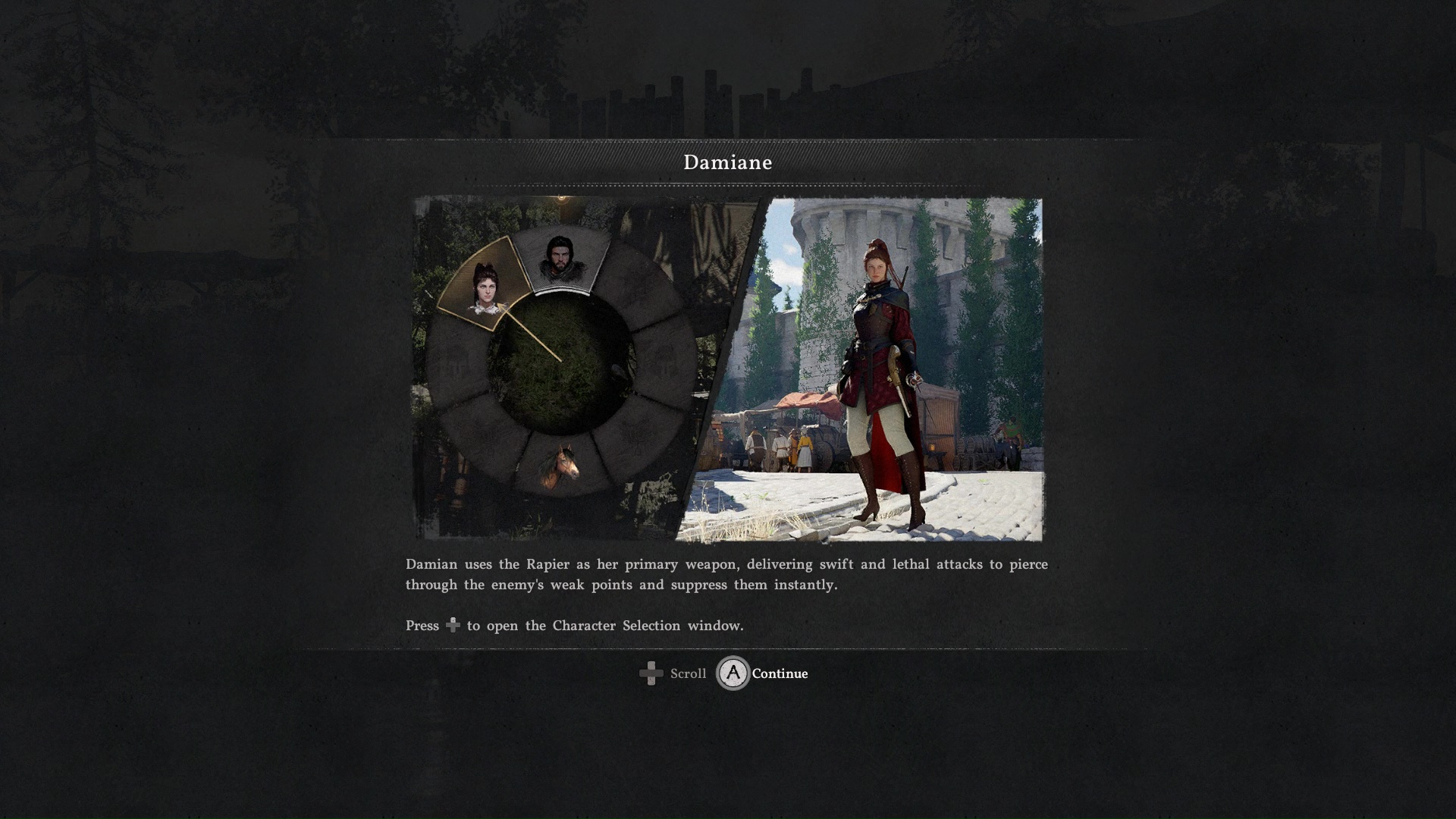Click the Damiane title heading
Viewport: 1456px width, 819px height.
click(728, 162)
